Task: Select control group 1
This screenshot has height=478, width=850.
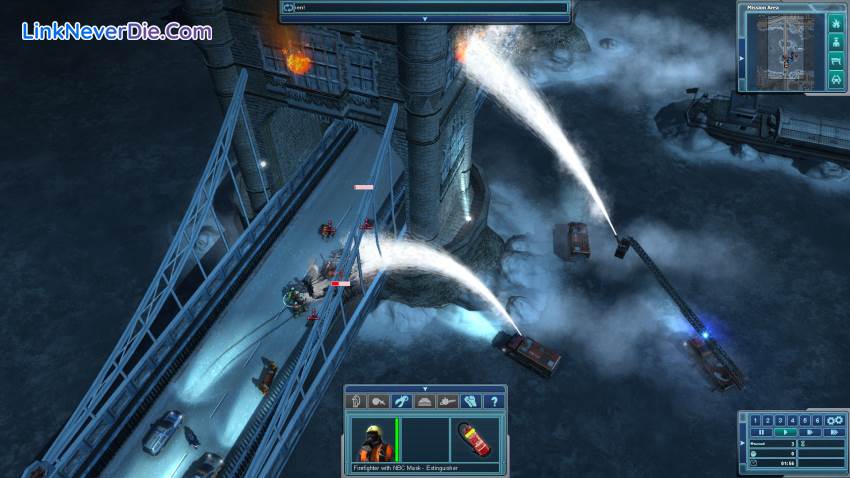Action: [757, 420]
